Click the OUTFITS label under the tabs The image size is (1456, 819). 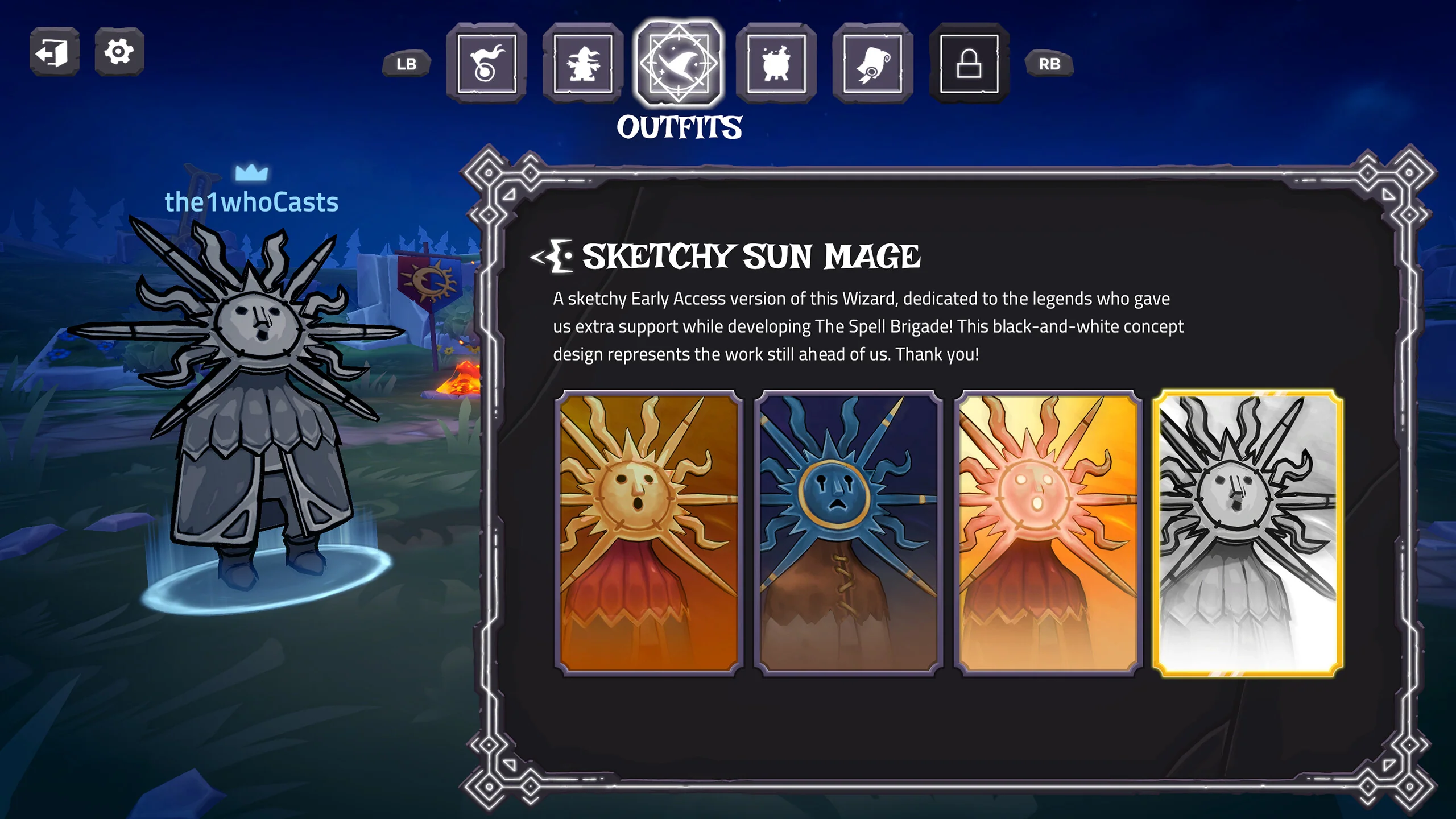coord(681,126)
